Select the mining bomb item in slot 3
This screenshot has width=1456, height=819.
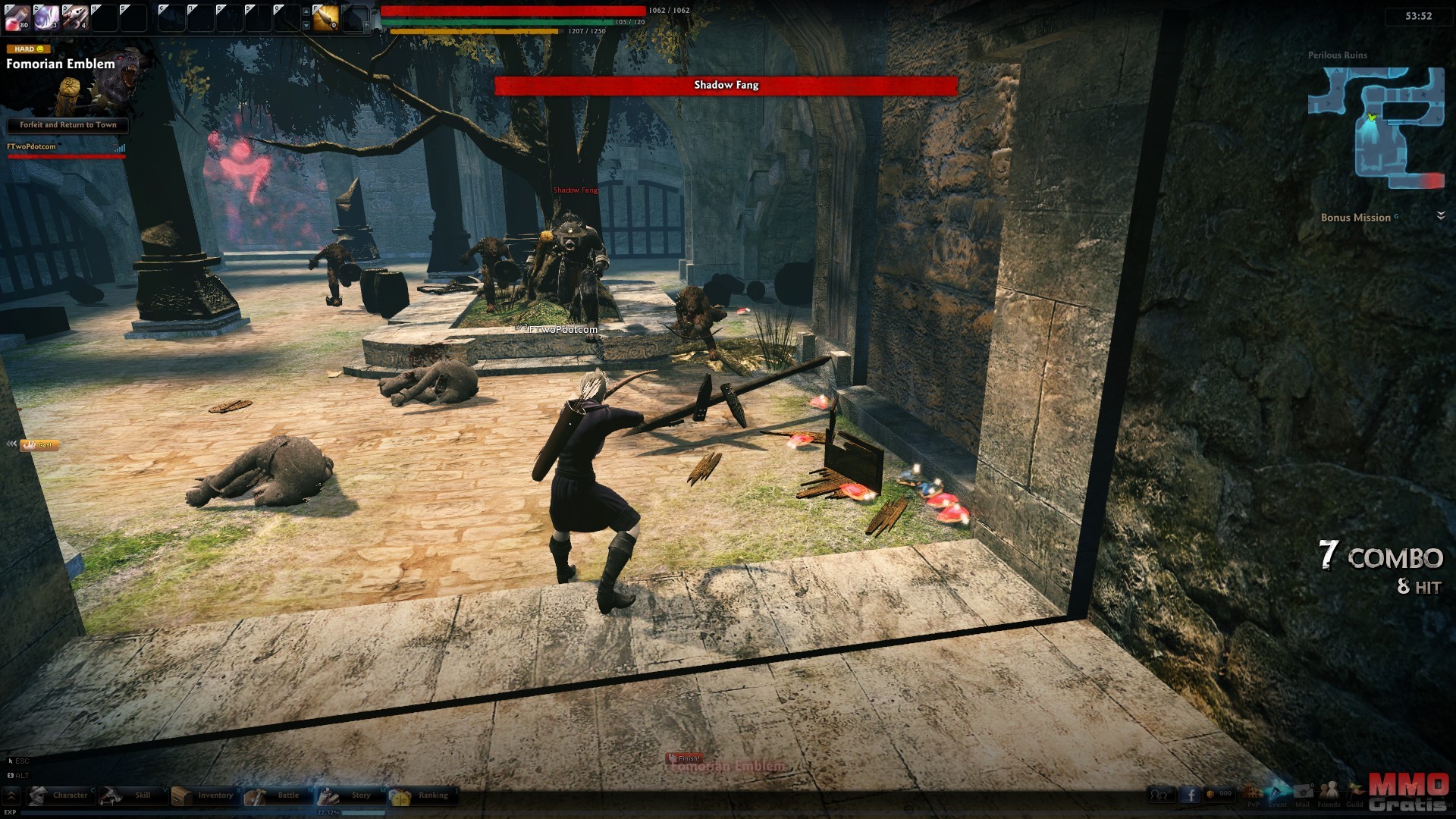point(74,17)
